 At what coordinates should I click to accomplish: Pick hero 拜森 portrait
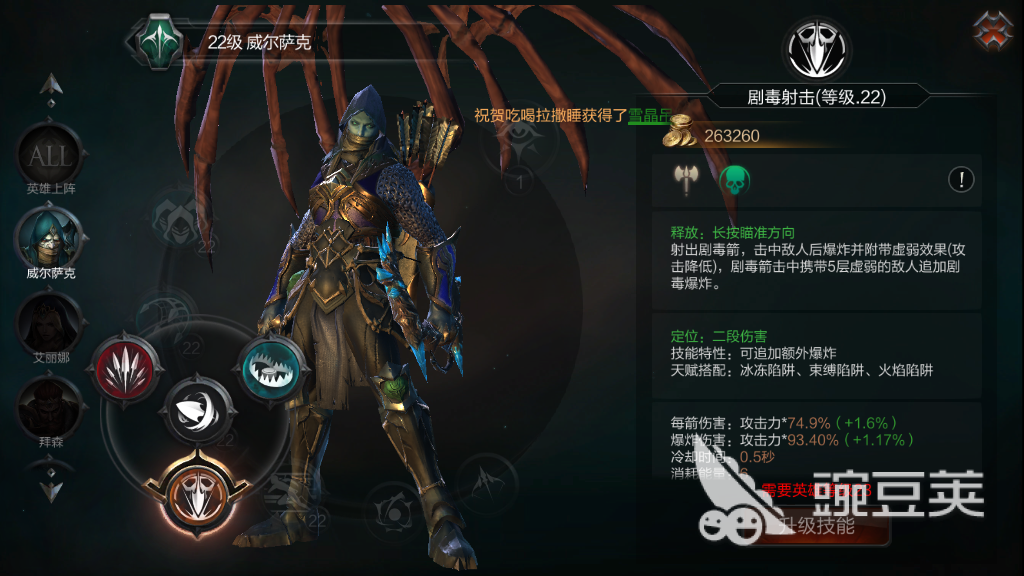(48, 404)
